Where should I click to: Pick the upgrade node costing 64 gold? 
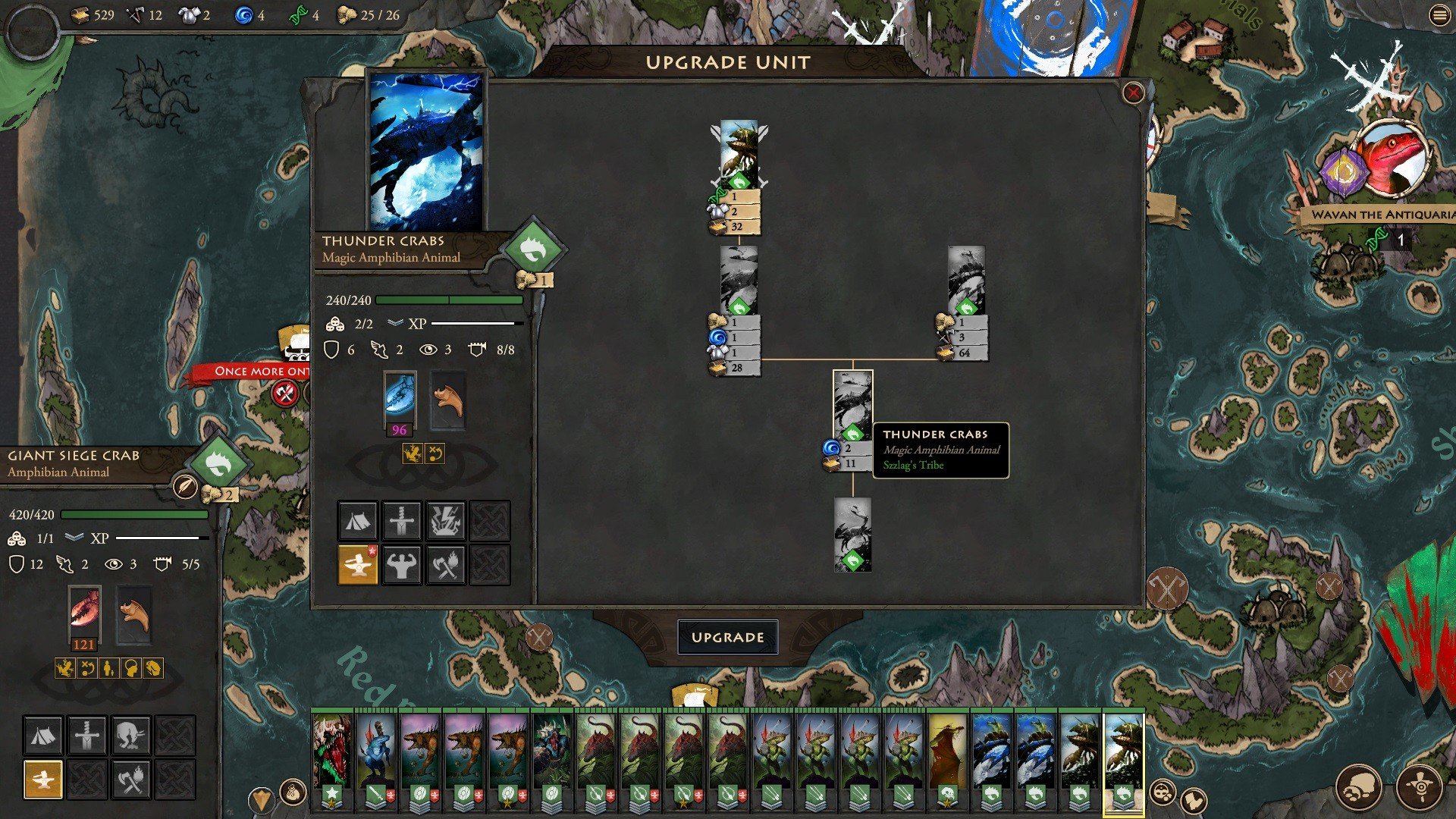coord(965,280)
